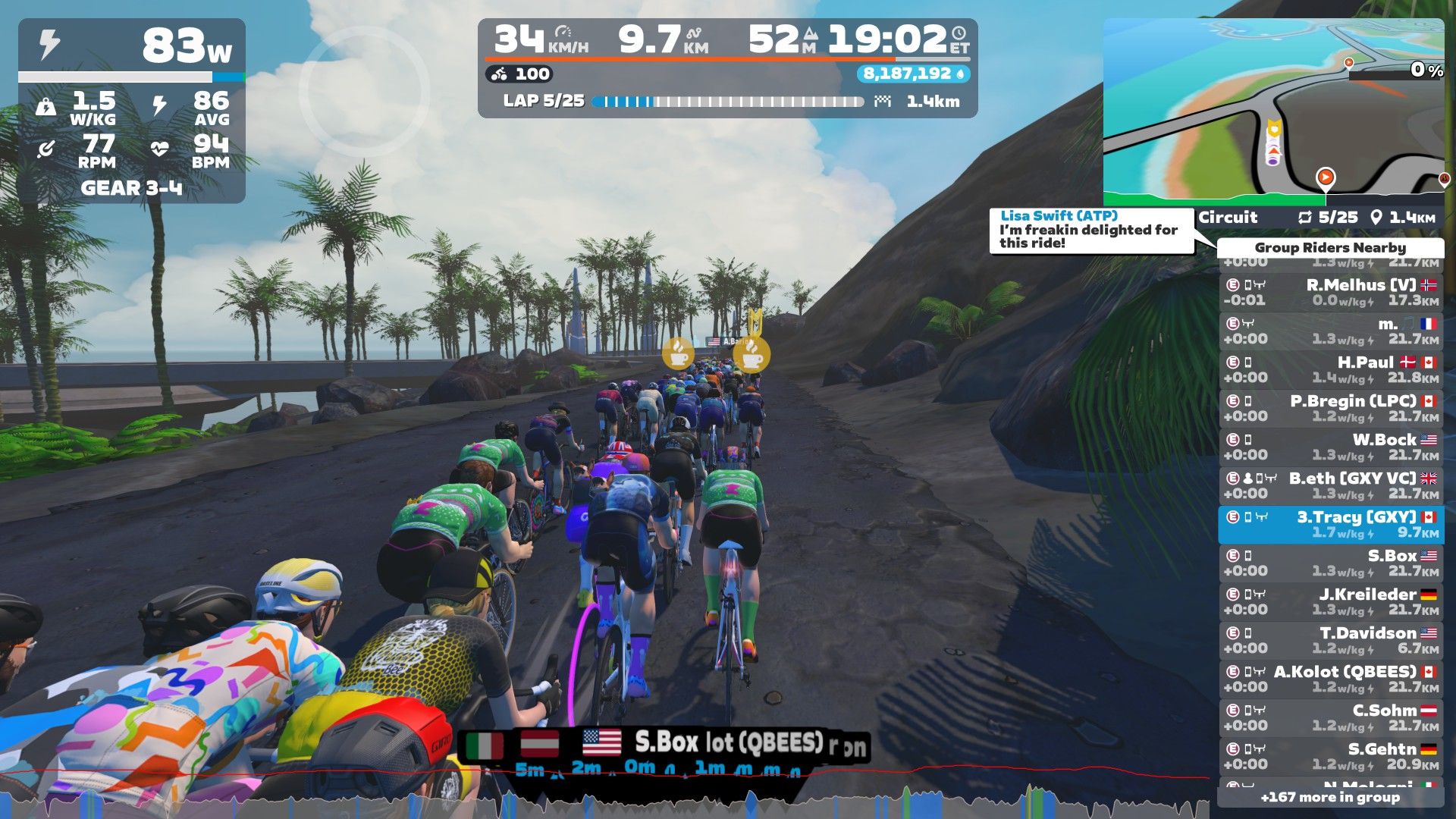This screenshot has height=819, width=1456.
Task: Select P.Bregin (LPC) in riders nearby
Action: pos(1331,409)
